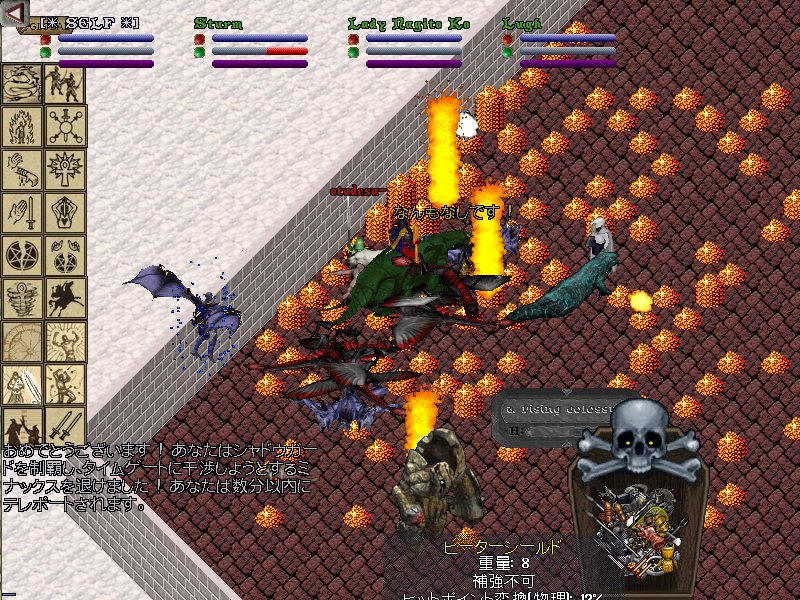Cast the flaming figure spell icon
Image resolution: width=800 pixels, height=600 pixels.
[x=21, y=126]
